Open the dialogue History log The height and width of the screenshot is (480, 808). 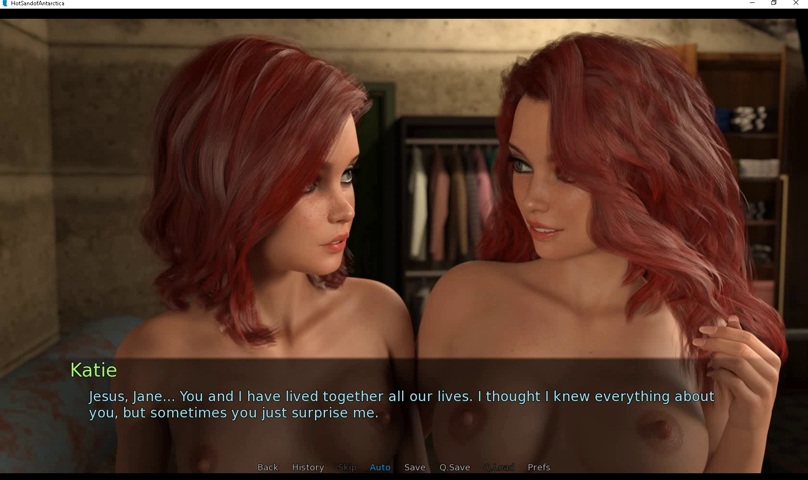point(308,467)
